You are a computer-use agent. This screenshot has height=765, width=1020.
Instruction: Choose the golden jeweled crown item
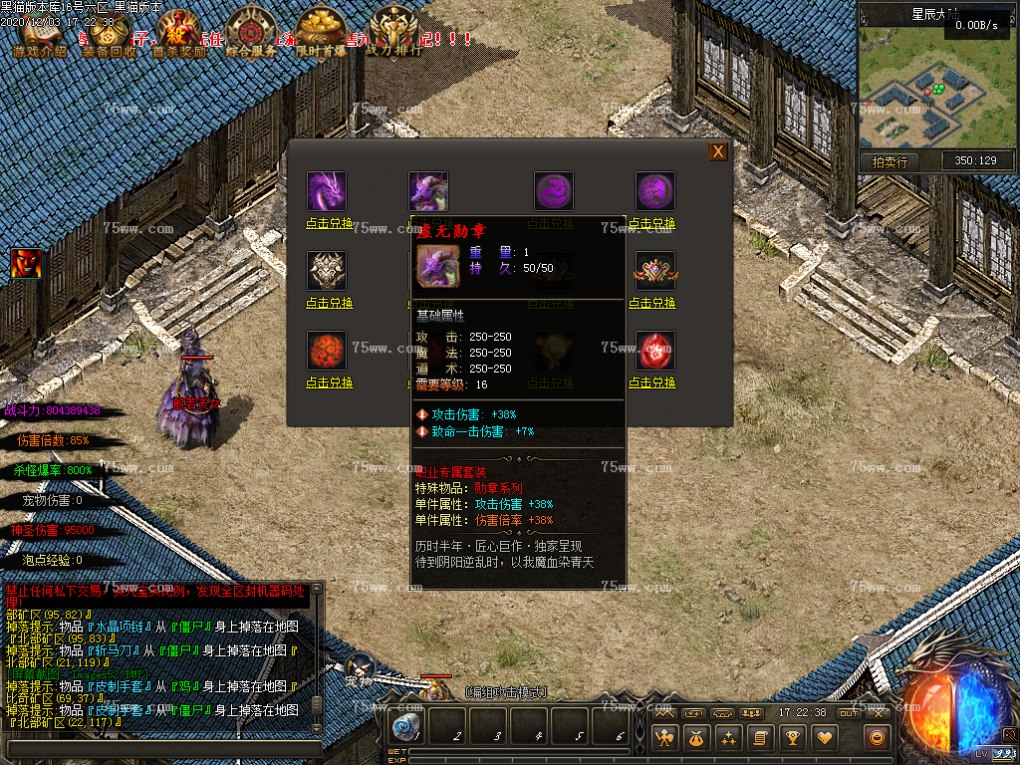[x=655, y=270]
